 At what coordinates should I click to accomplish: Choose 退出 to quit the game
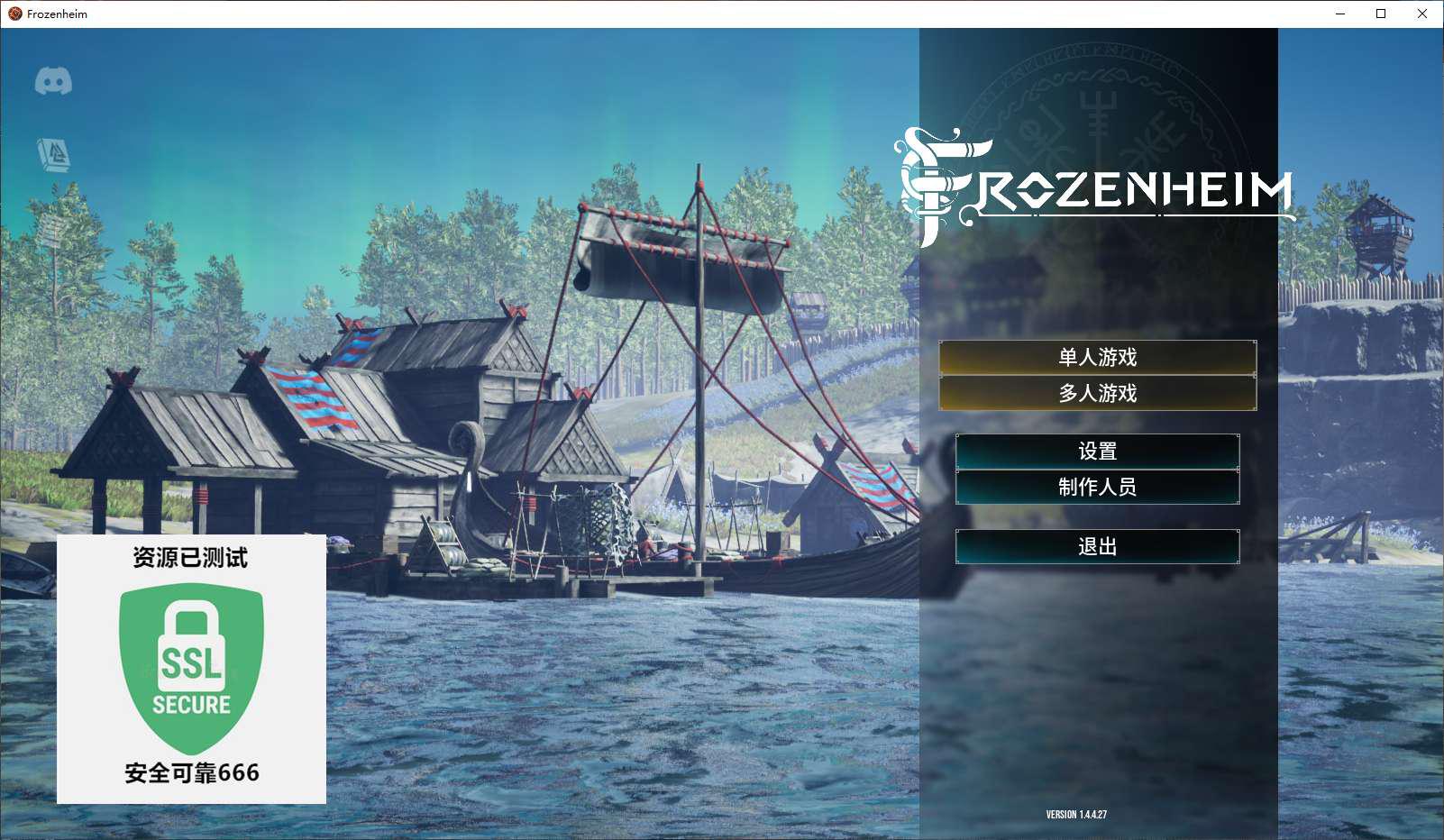click(x=1097, y=547)
